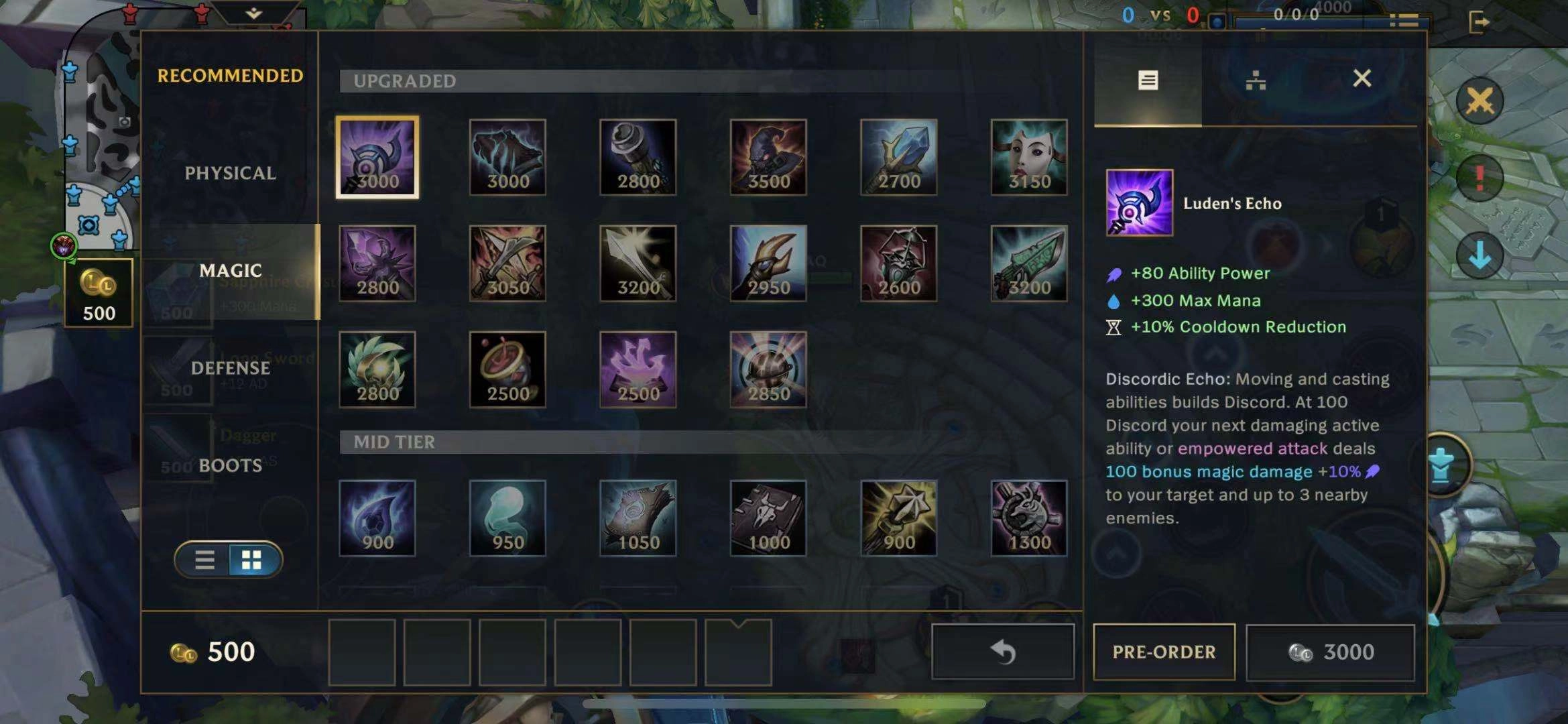The image size is (1568, 724).
Task: Select the green blade item costing 3200
Action: click(1029, 263)
